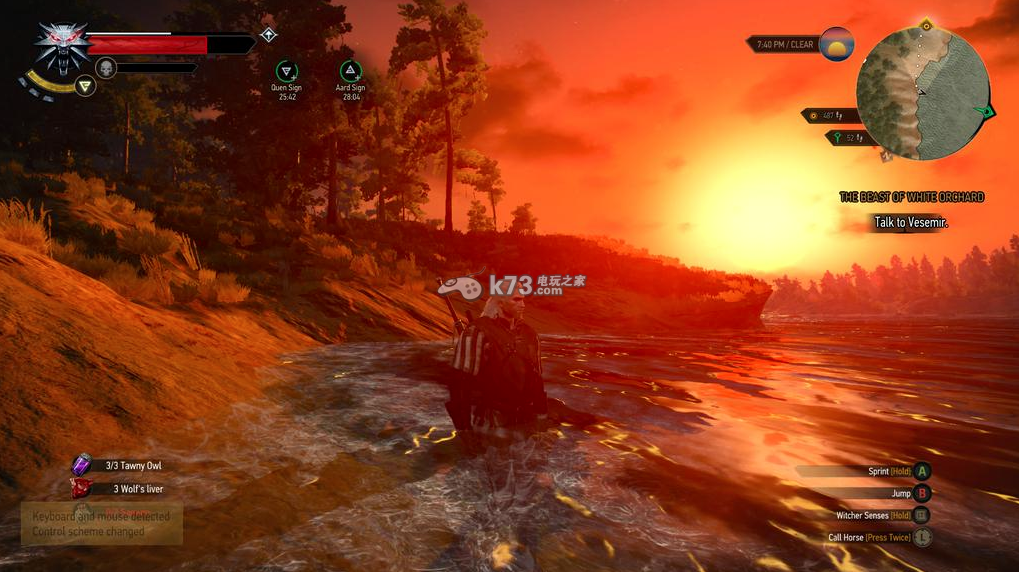The height and width of the screenshot is (572, 1019).
Task: Select the Aard Sign buff icon
Action: coord(350,71)
